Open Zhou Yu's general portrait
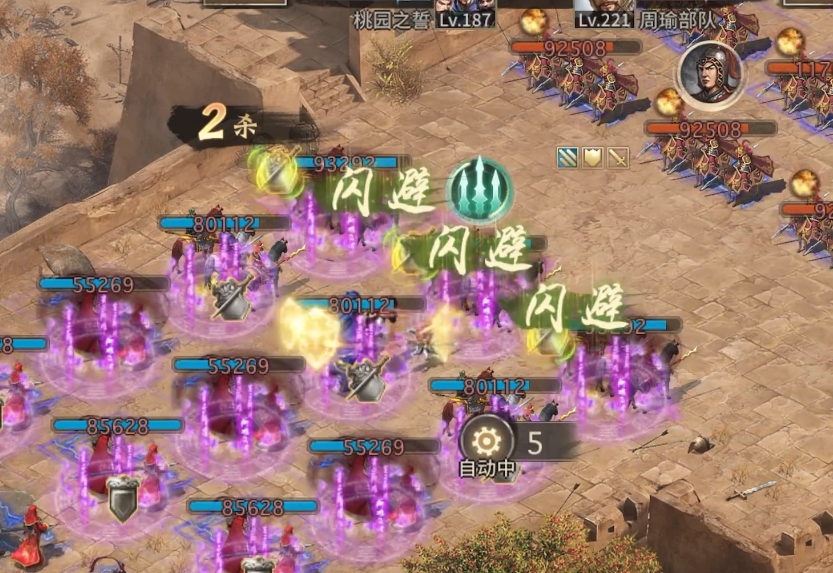The height and width of the screenshot is (573, 833). (x=711, y=73)
